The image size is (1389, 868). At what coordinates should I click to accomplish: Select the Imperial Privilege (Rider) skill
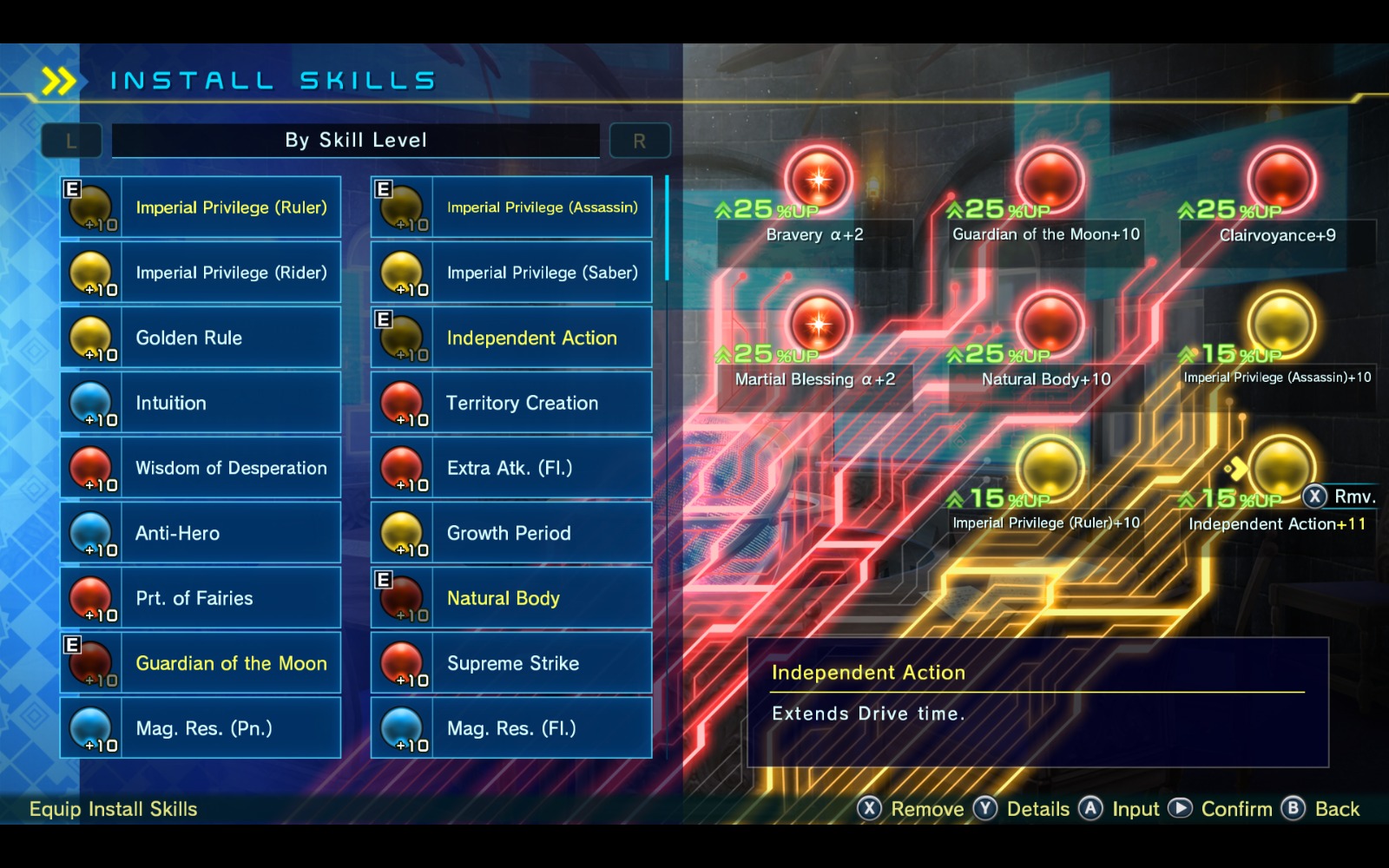[201, 273]
